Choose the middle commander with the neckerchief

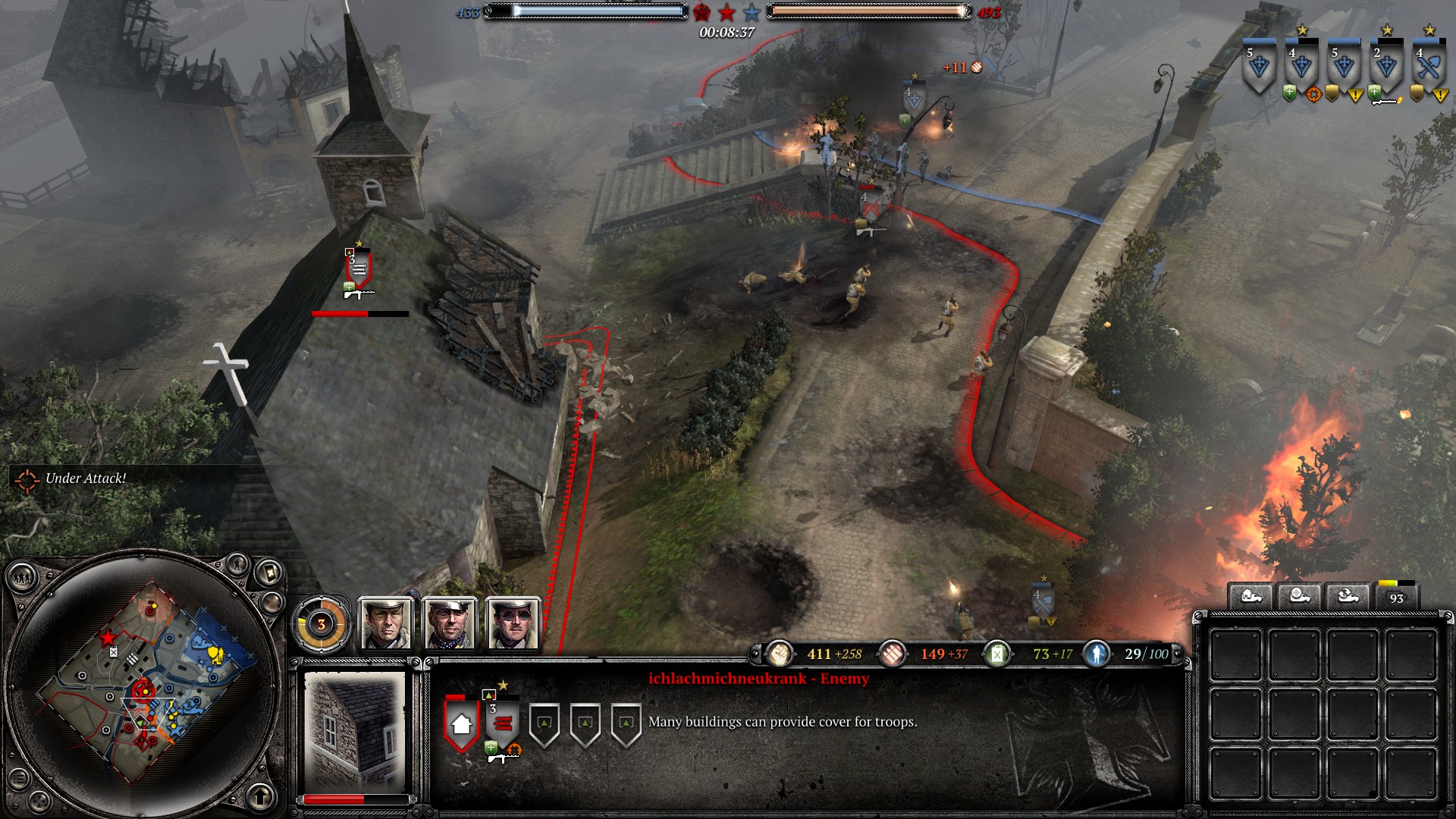point(450,624)
